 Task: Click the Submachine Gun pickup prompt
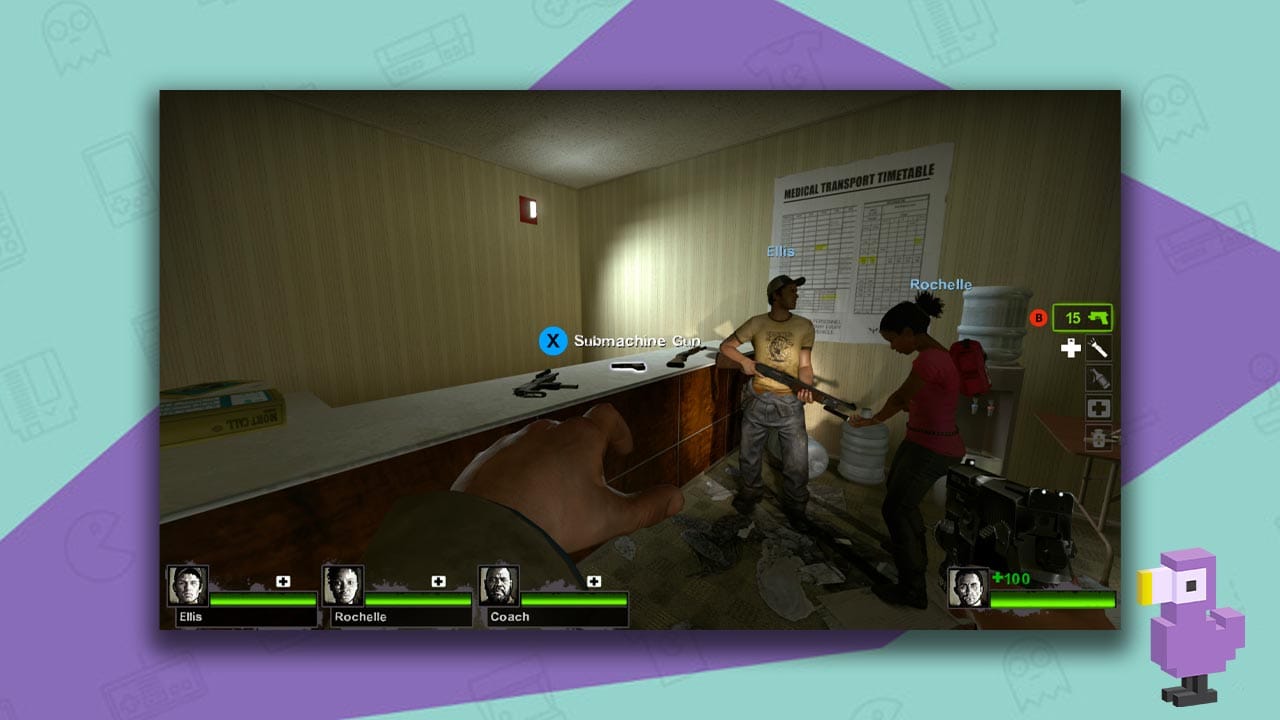(x=637, y=341)
